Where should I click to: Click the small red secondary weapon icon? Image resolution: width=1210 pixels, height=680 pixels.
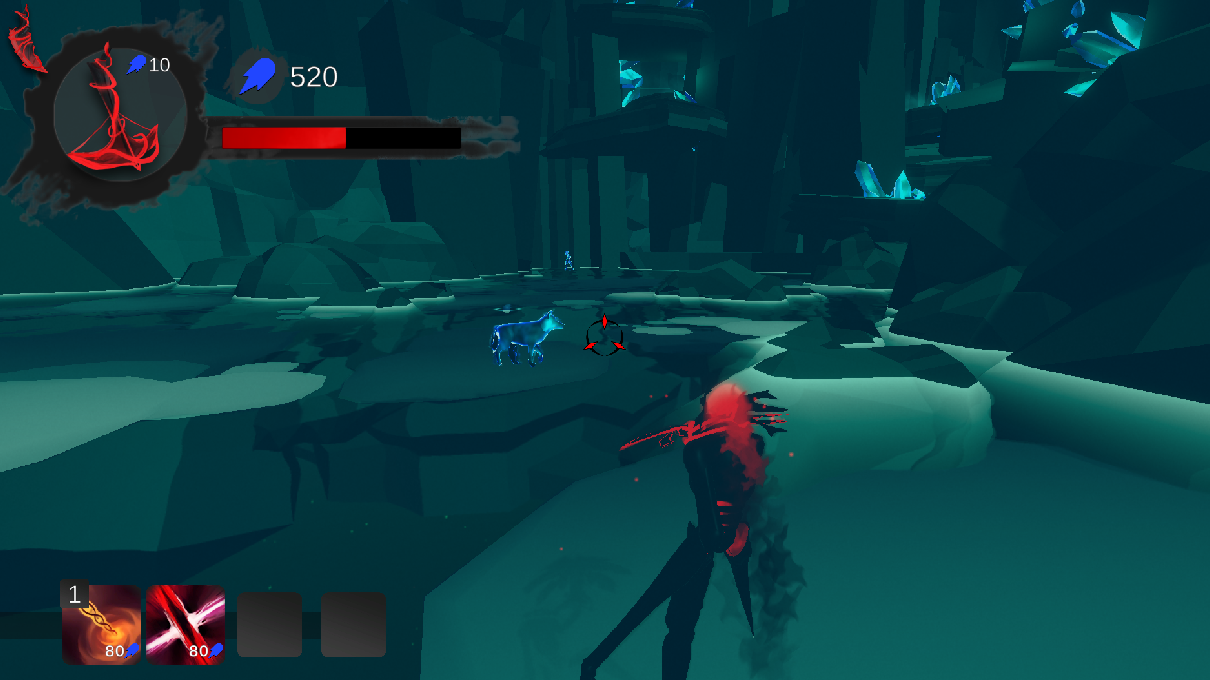[27, 47]
